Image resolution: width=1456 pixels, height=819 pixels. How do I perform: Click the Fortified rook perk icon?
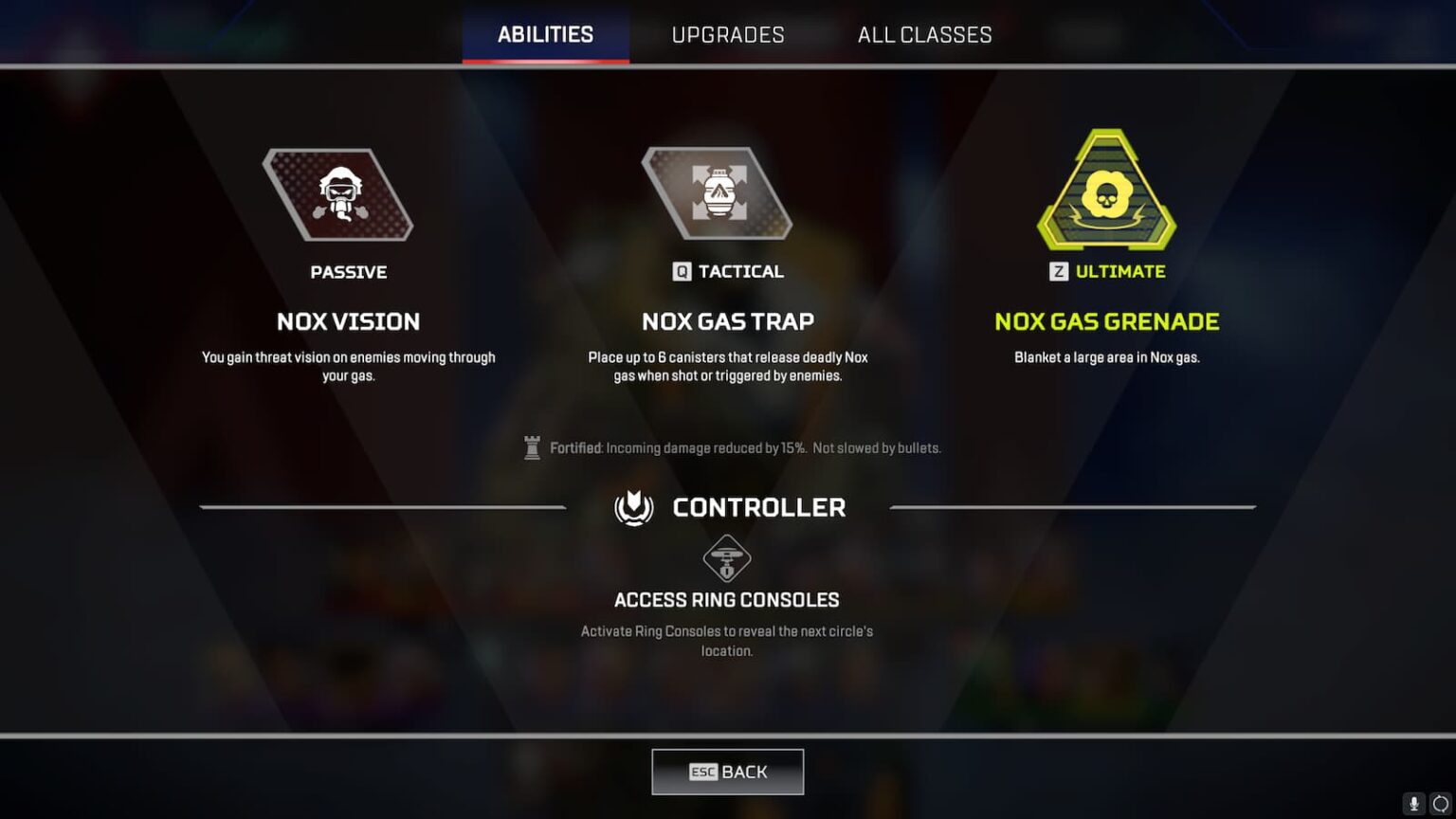click(x=534, y=446)
